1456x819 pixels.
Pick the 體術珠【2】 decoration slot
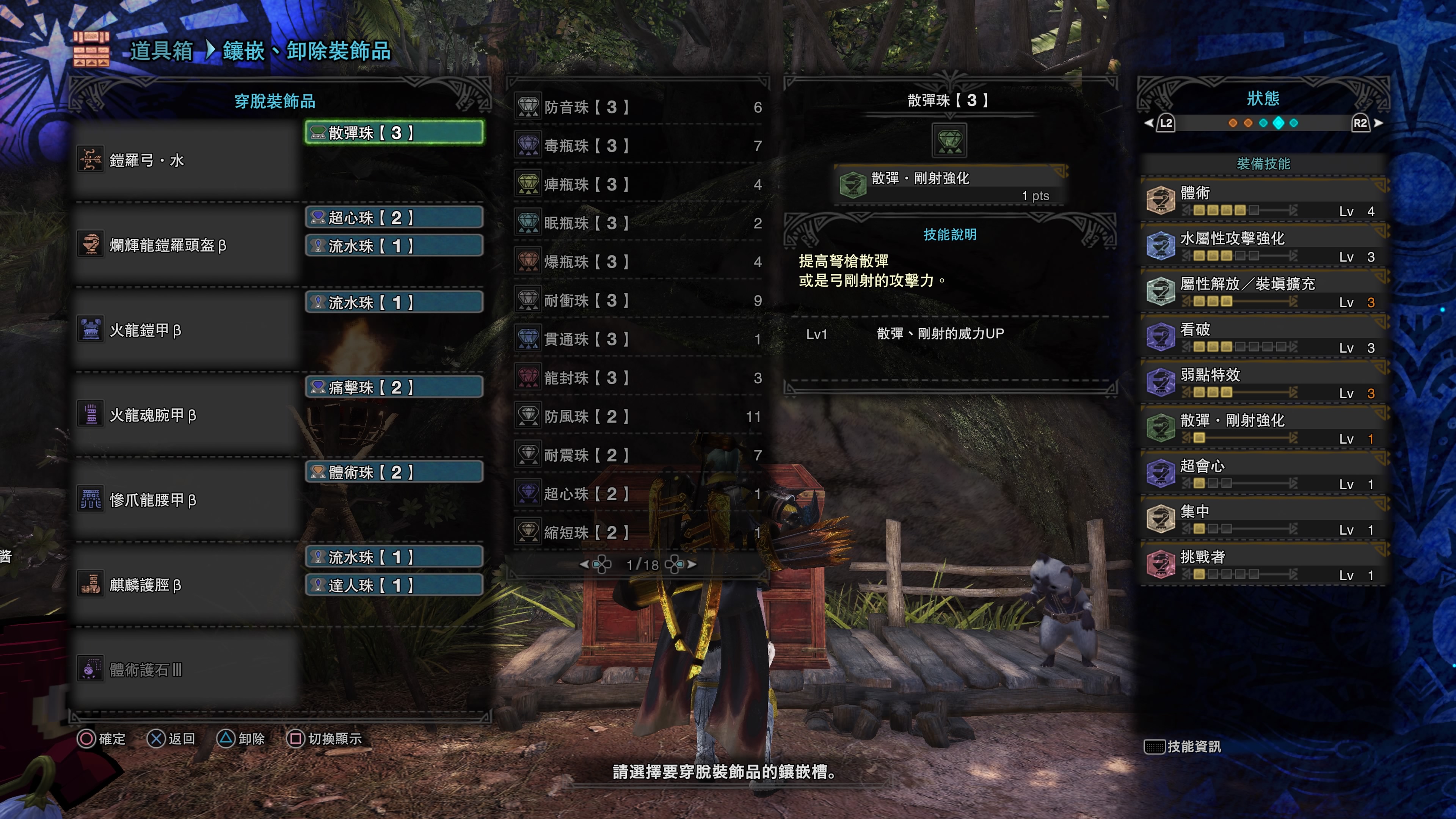(x=394, y=472)
